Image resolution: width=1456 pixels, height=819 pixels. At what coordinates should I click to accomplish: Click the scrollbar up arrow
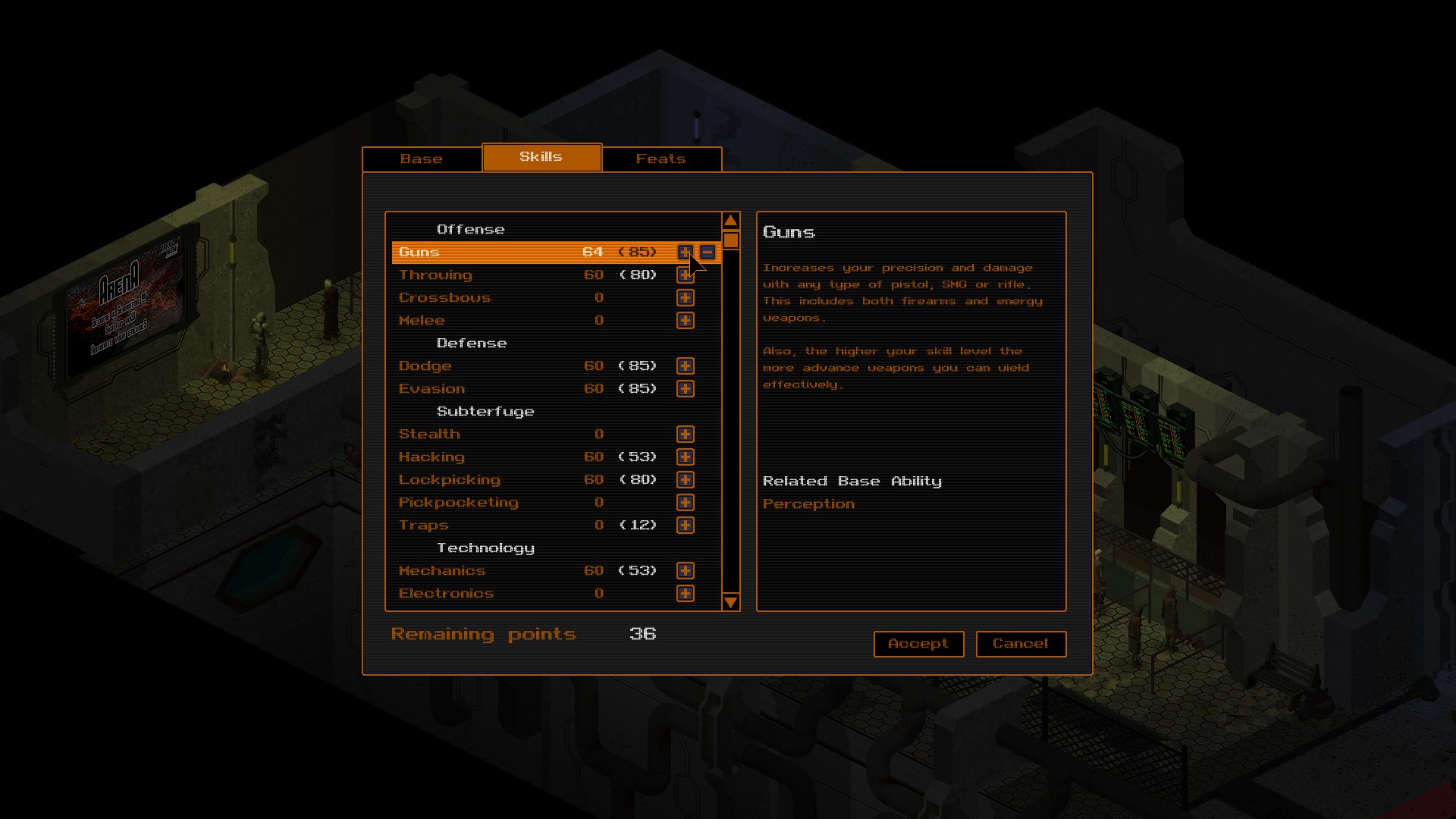[x=730, y=219]
